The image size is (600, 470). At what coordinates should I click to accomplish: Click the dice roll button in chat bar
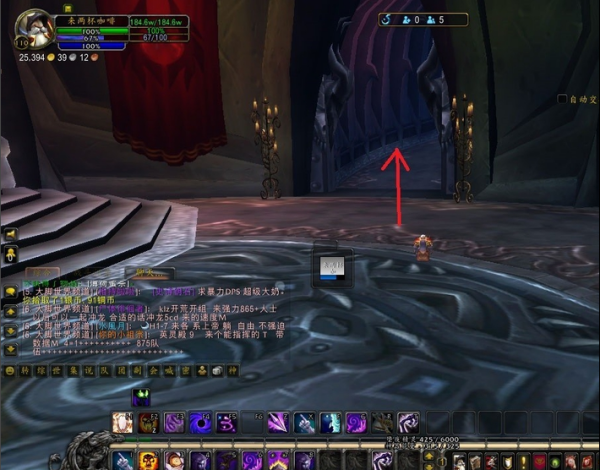click(215, 370)
